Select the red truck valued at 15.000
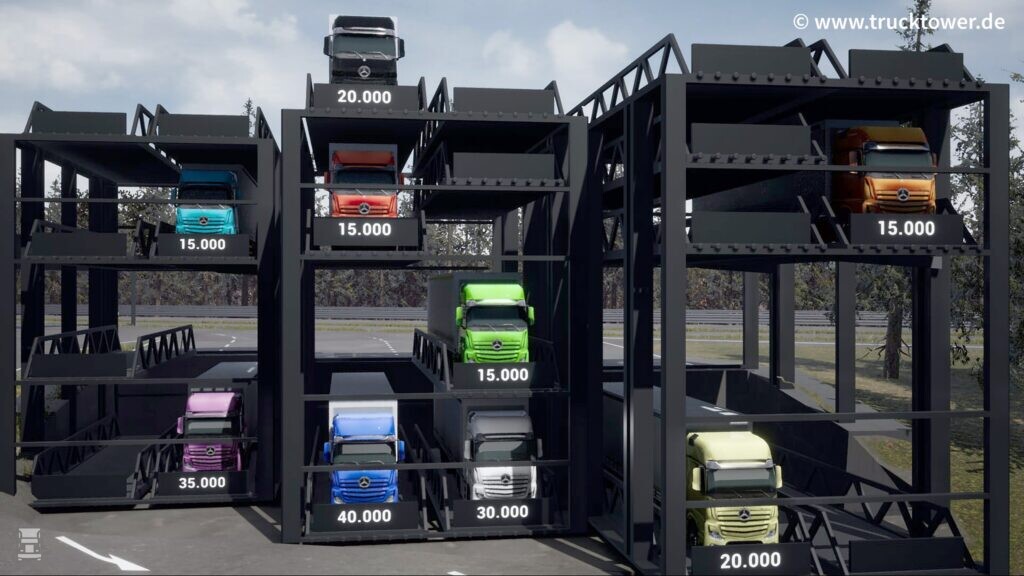The height and width of the screenshot is (576, 1024). click(364, 183)
